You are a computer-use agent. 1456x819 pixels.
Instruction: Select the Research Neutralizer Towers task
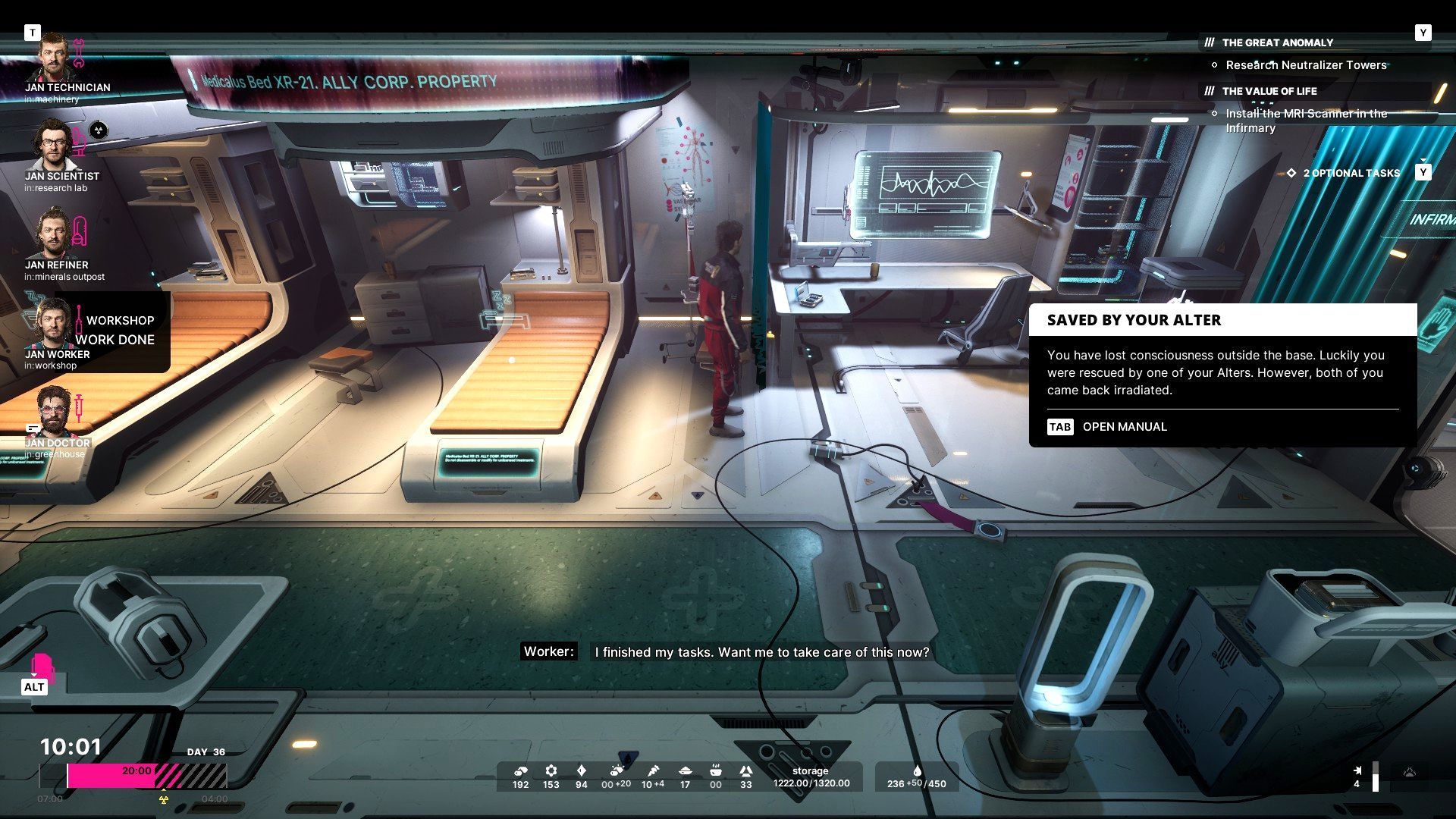(x=1306, y=65)
